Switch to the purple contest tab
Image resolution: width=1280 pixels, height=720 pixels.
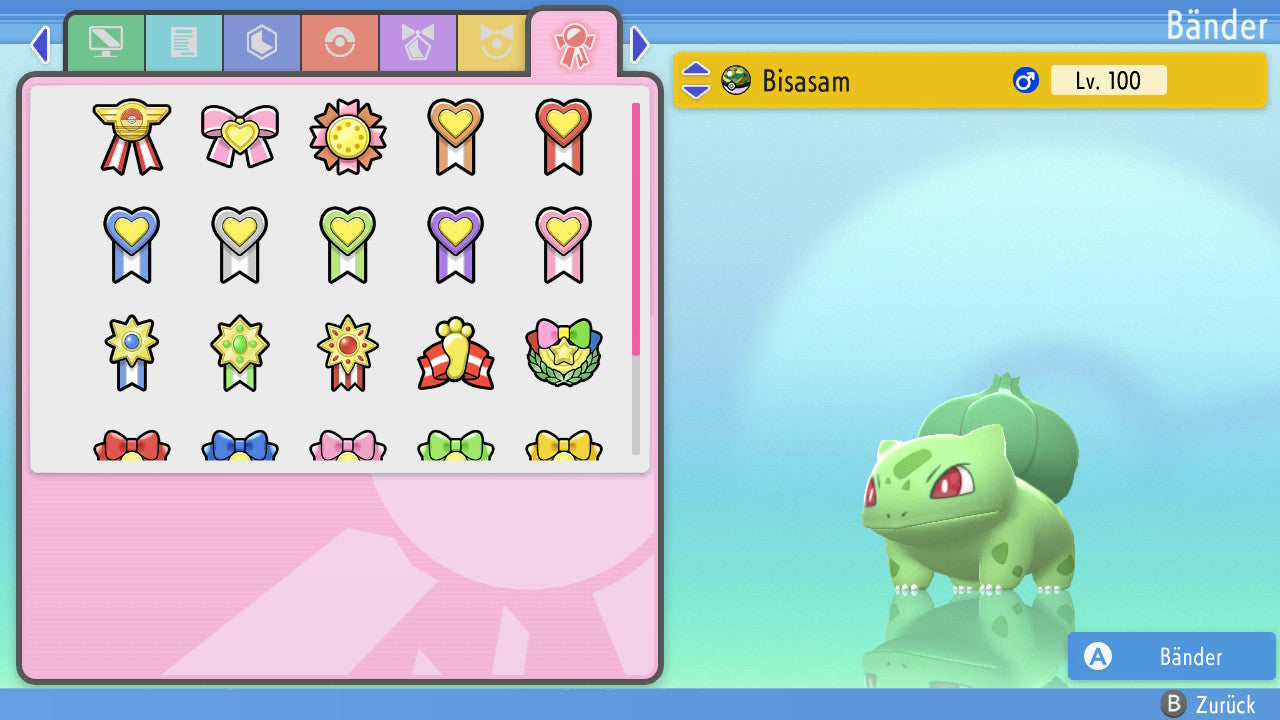(x=417, y=43)
